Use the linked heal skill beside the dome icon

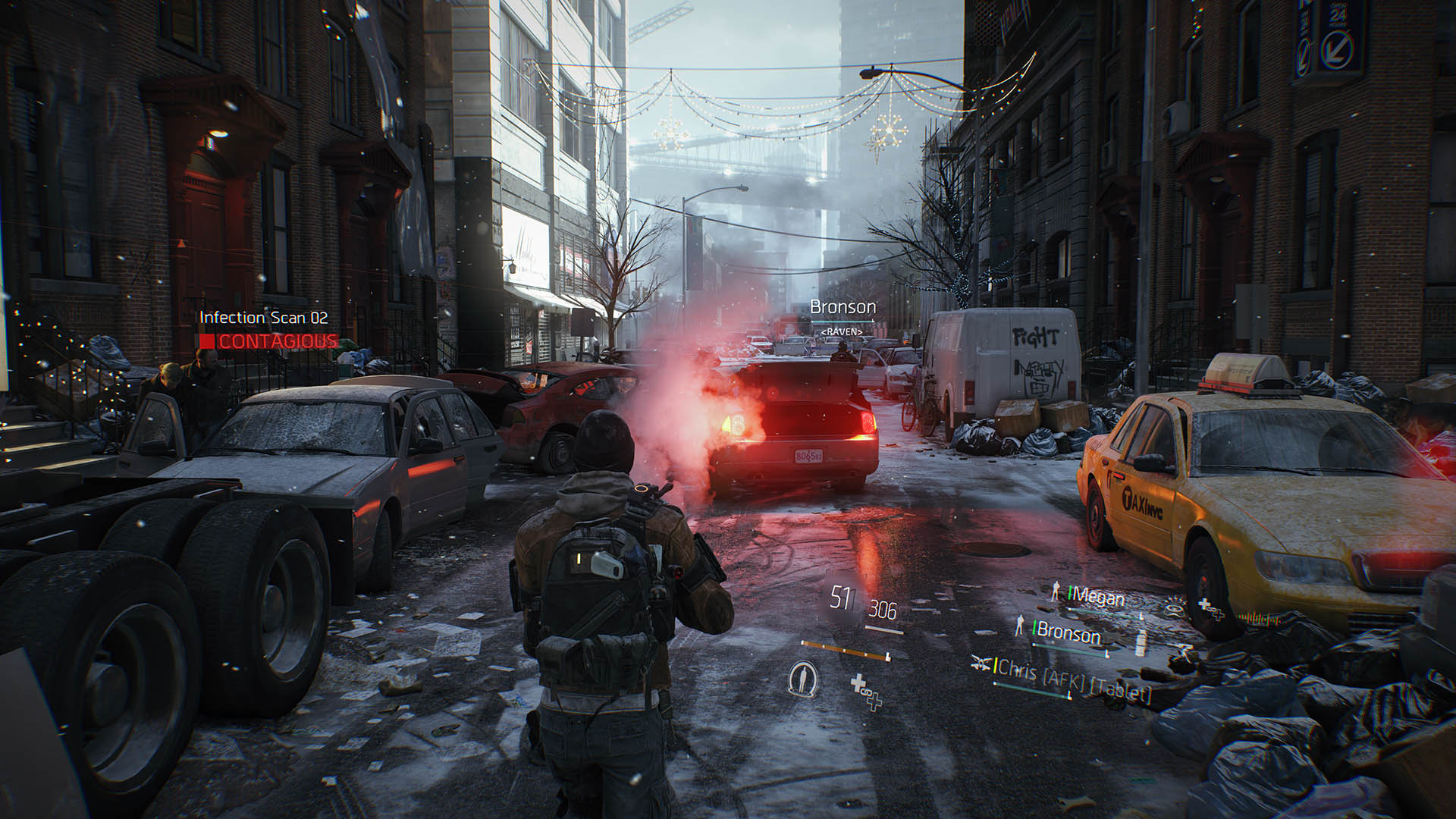pyautogui.click(x=866, y=692)
